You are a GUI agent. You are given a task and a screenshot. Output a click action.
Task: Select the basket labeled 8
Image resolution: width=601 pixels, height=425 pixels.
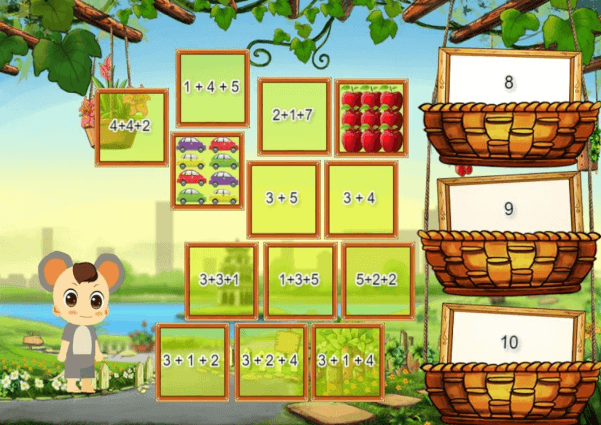coord(509,110)
